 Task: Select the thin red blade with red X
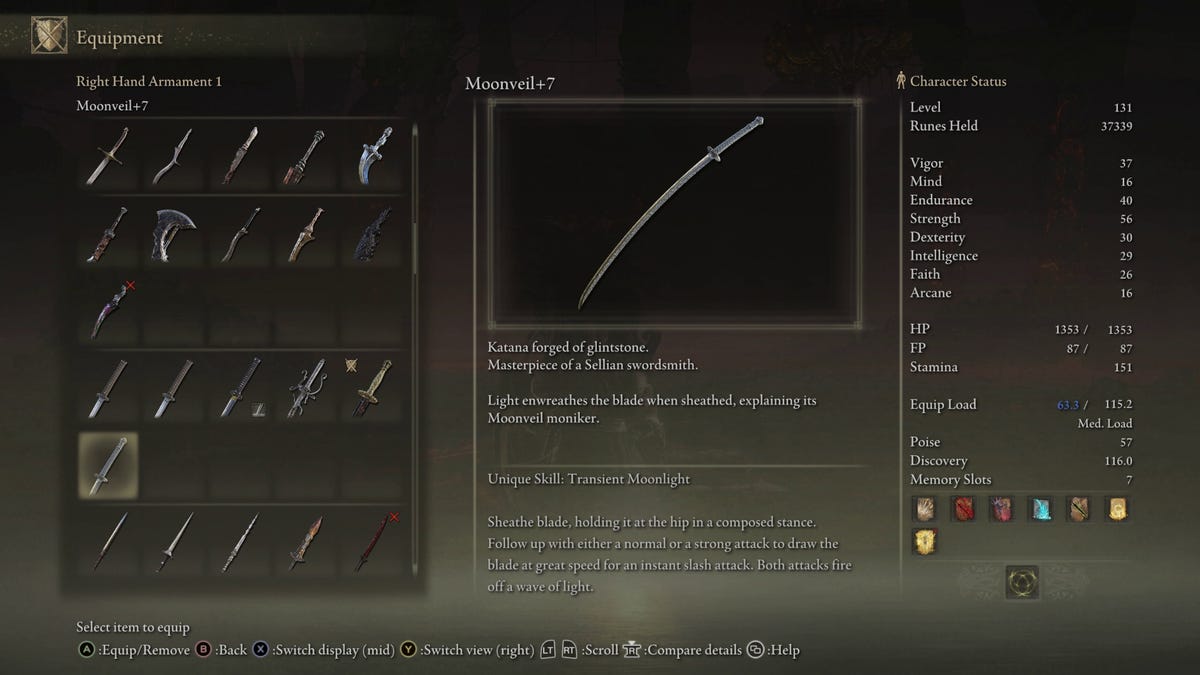coord(373,543)
